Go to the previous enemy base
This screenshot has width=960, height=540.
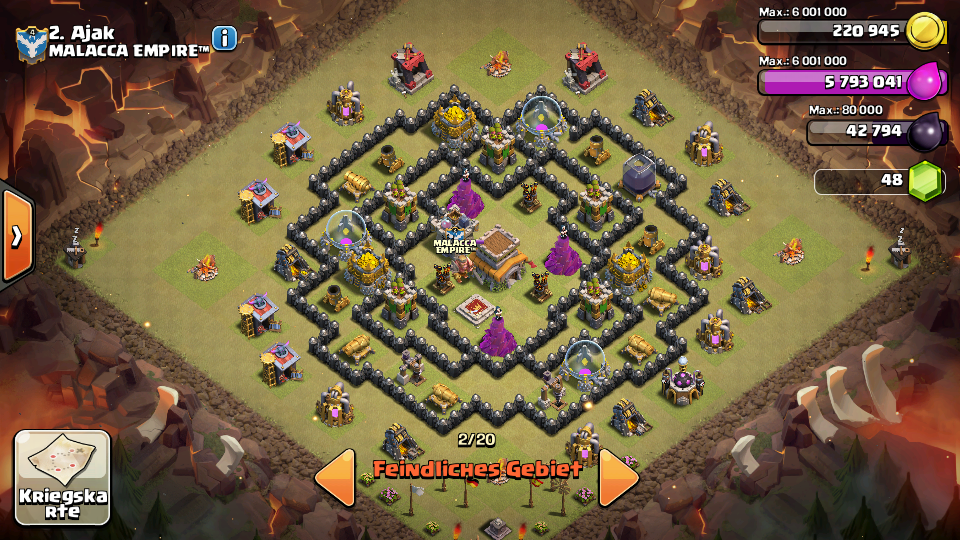pyautogui.click(x=335, y=477)
